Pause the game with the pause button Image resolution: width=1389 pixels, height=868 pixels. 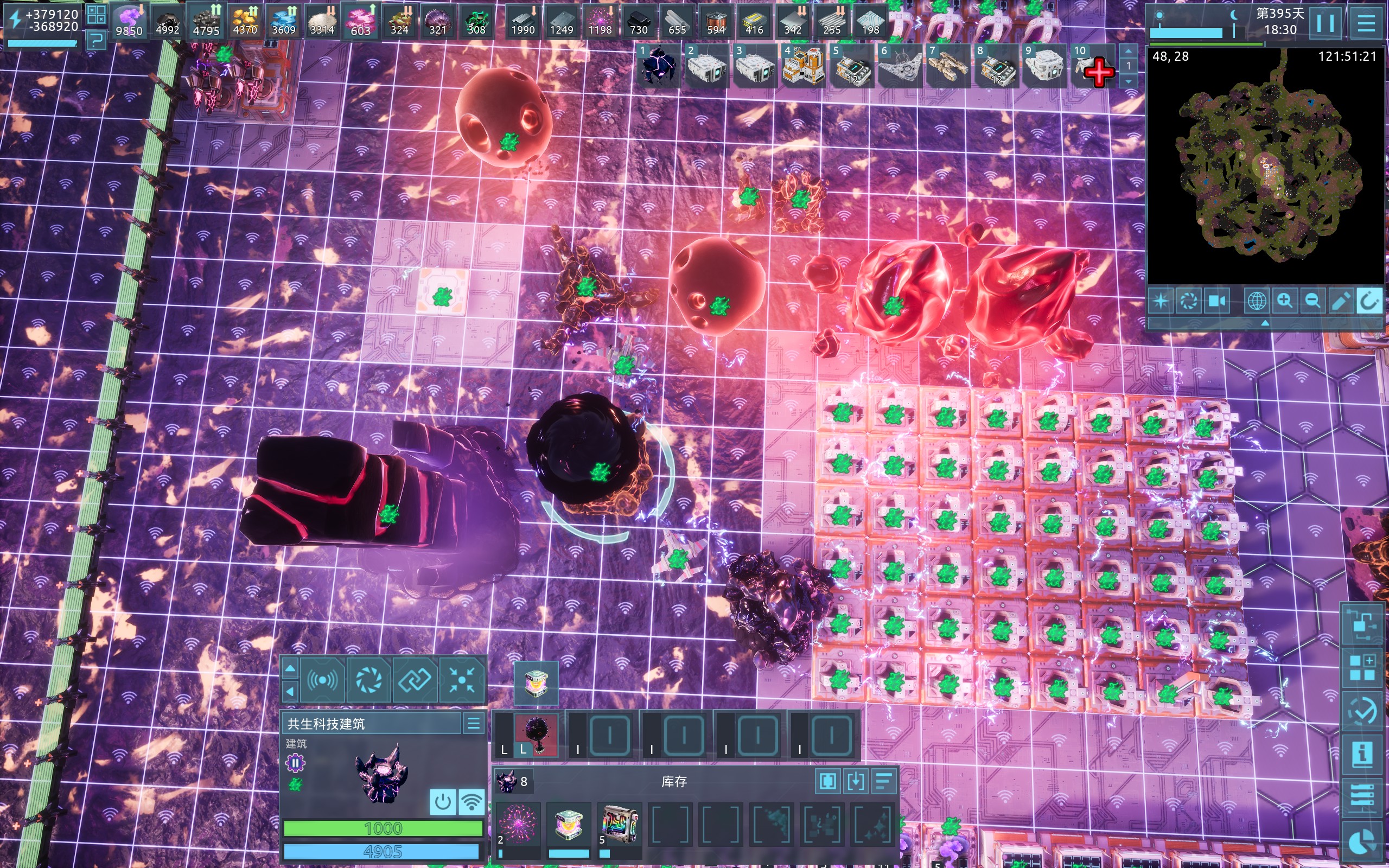point(1326,23)
